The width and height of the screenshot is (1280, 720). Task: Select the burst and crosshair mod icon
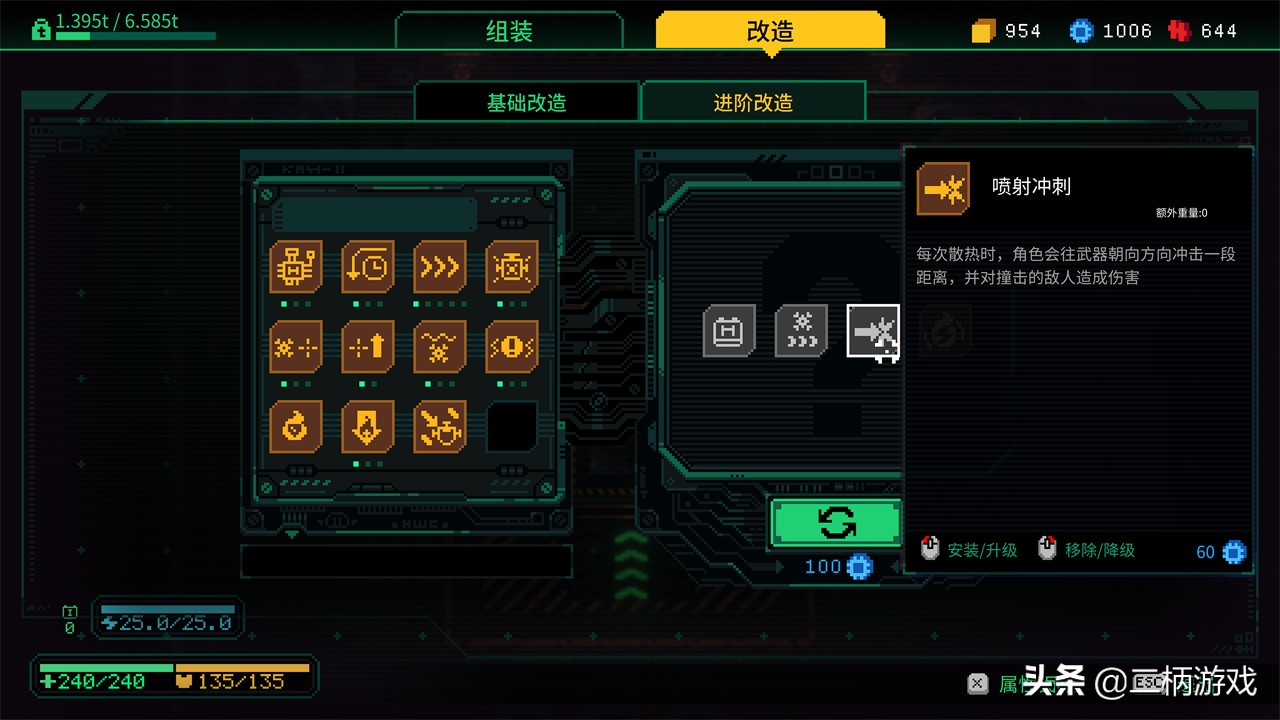(x=296, y=347)
